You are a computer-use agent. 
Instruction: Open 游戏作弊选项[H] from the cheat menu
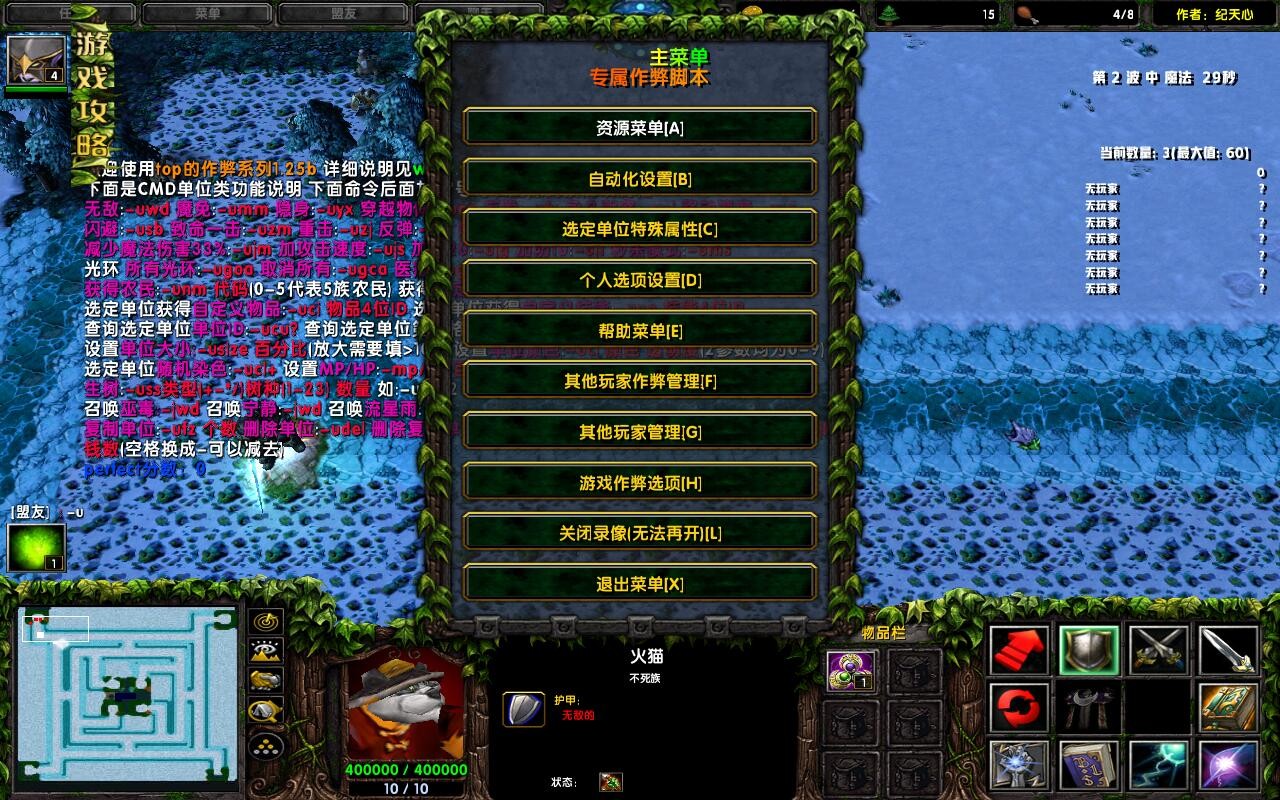640,483
